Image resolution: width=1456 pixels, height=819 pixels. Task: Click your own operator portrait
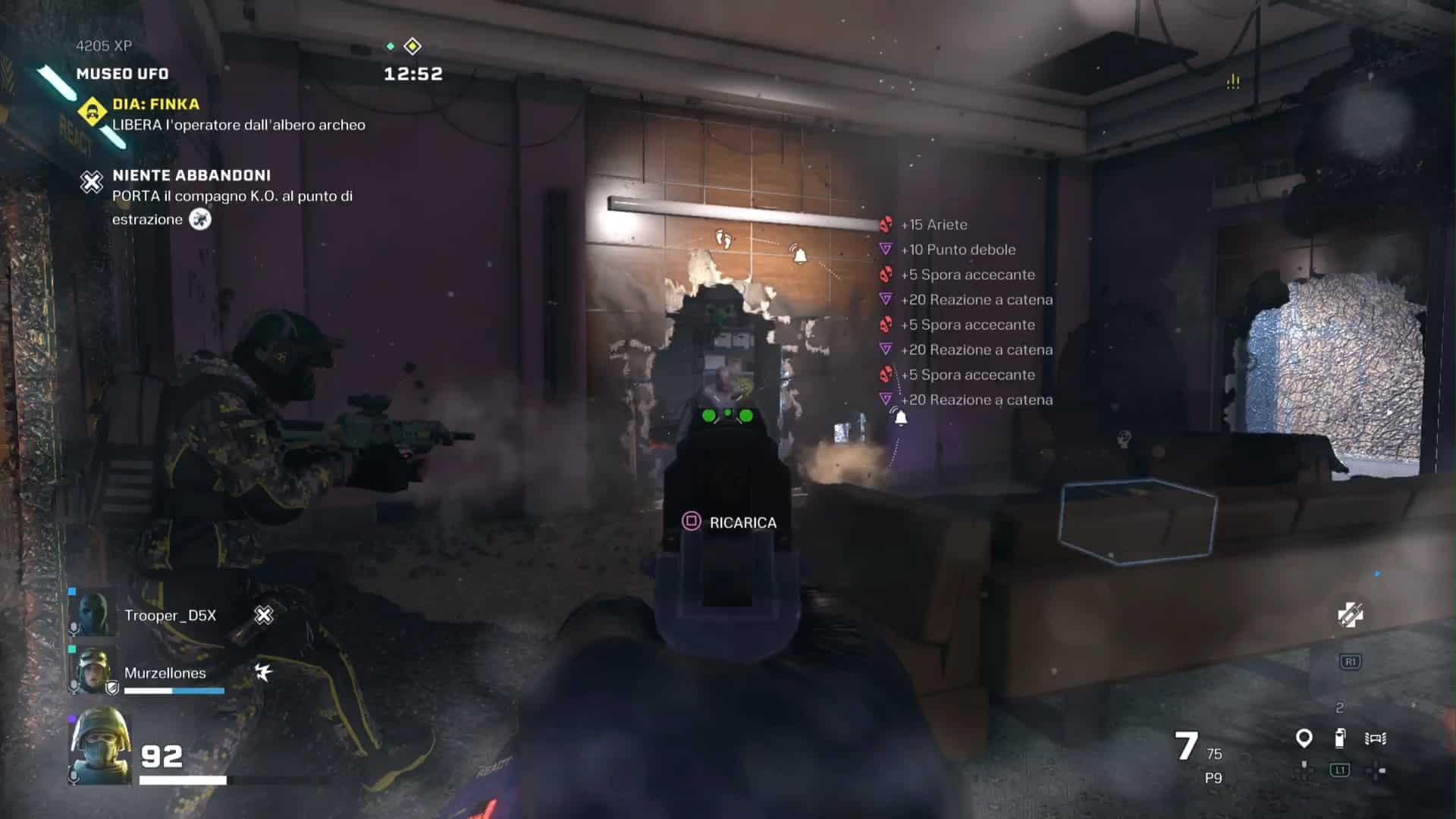[x=100, y=747]
